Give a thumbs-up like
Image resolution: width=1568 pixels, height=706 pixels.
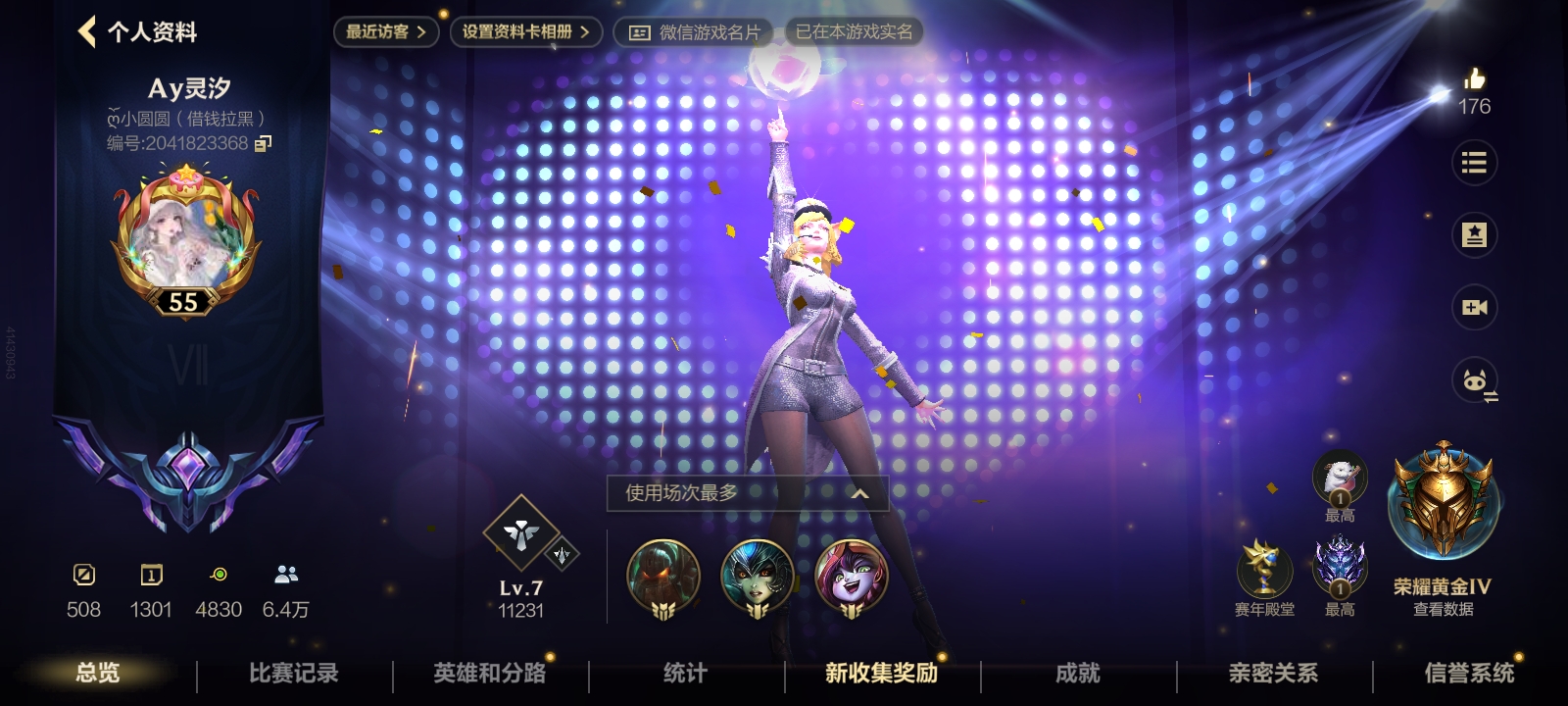(1474, 79)
